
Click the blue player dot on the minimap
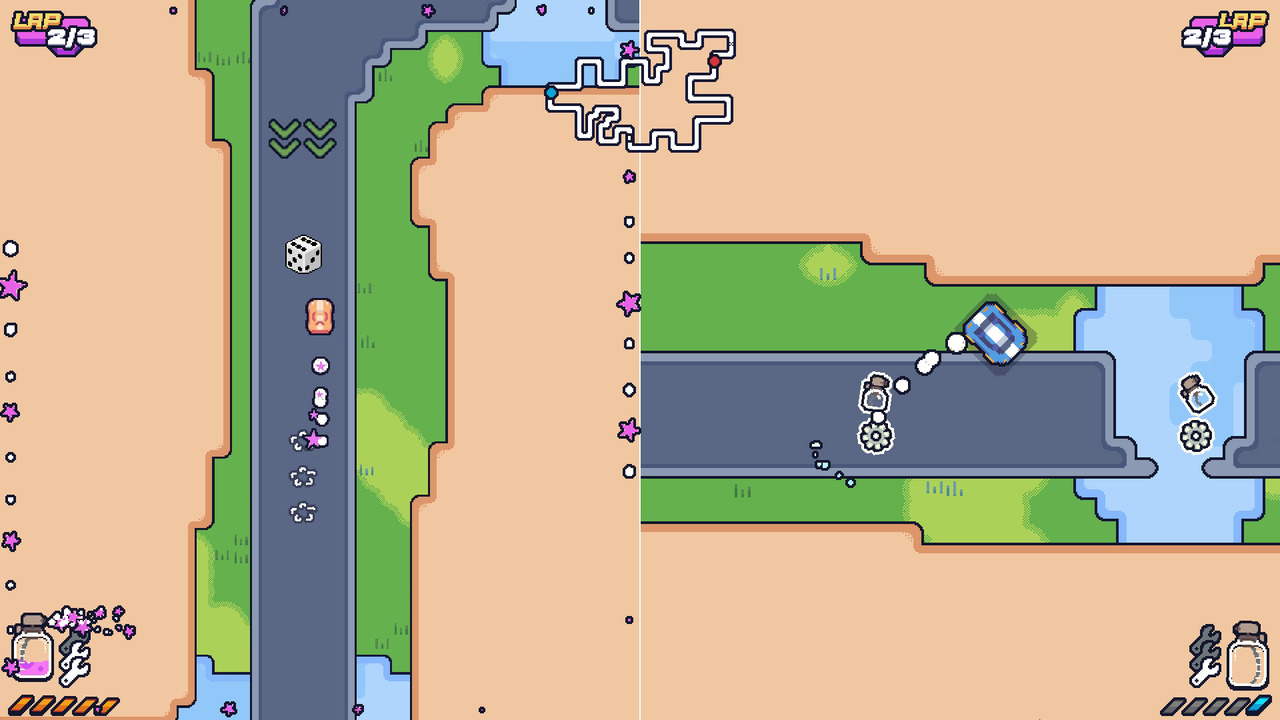pos(552,92)
